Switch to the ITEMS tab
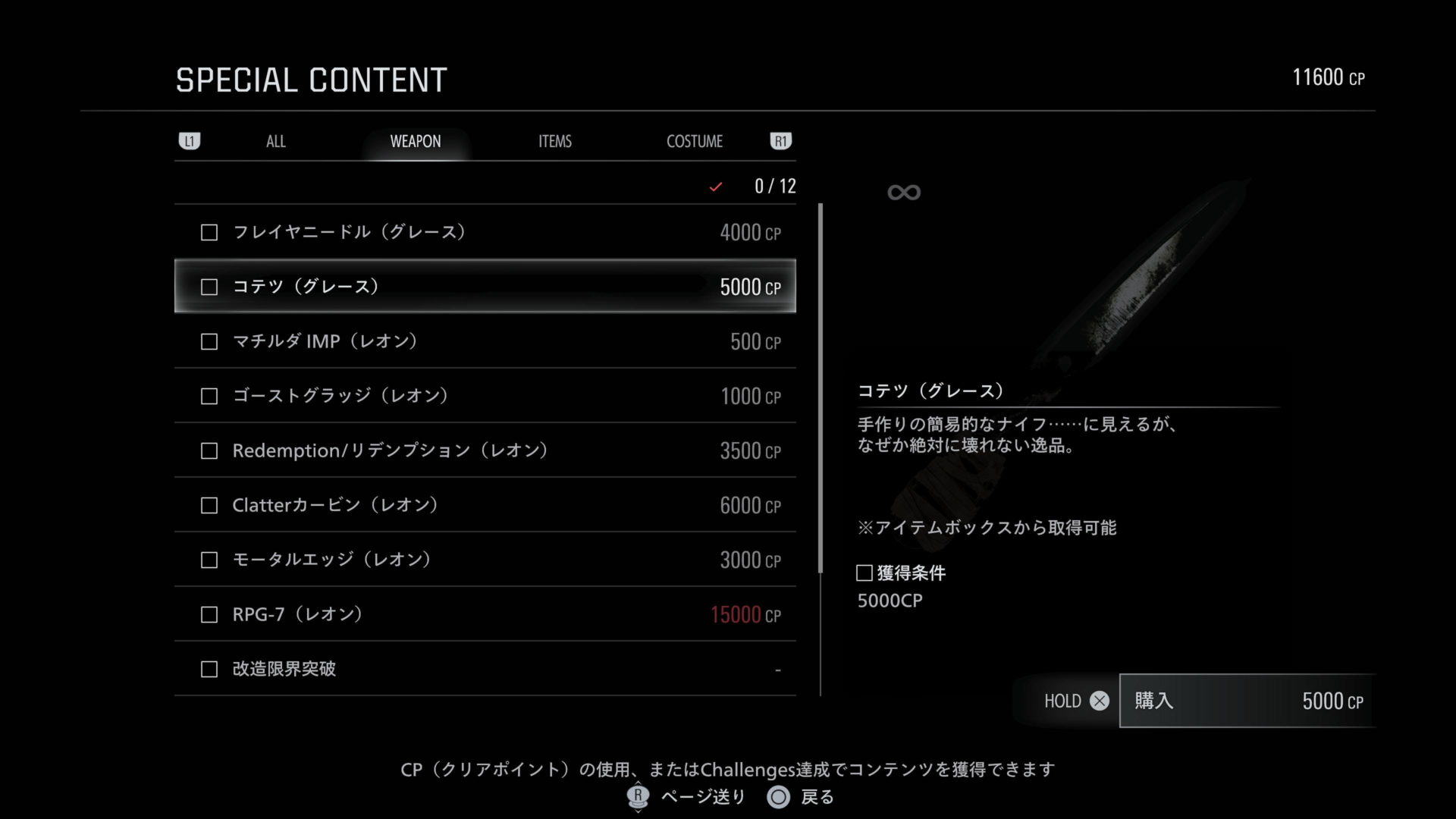This screenshot has width=1456, height=819. 554,142
